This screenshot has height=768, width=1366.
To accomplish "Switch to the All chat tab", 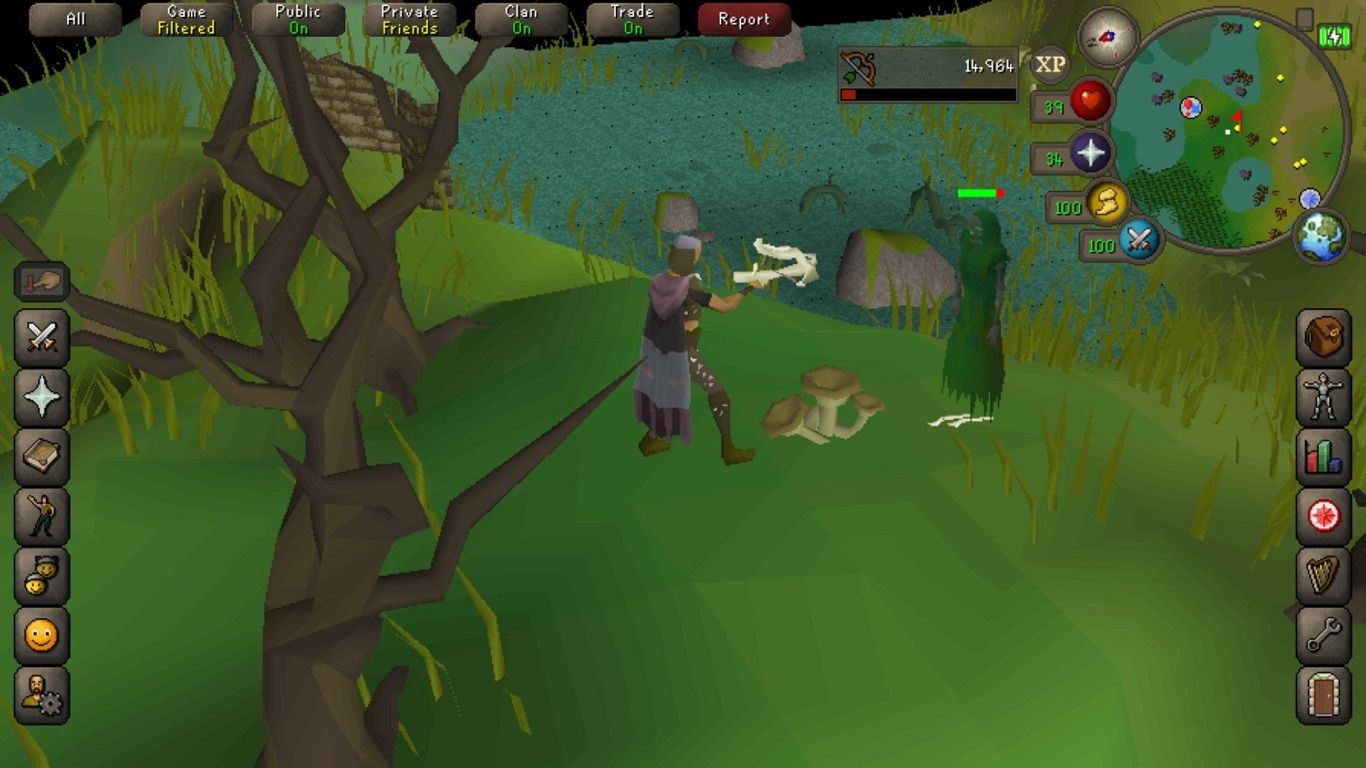I will [75, 18].
